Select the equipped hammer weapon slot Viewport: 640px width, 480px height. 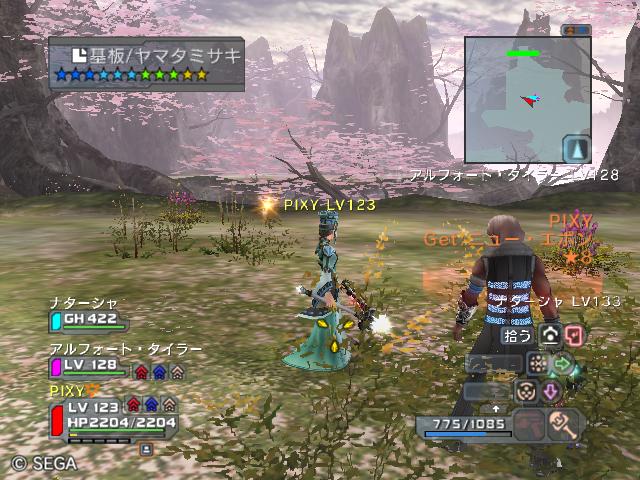point(565,425)
